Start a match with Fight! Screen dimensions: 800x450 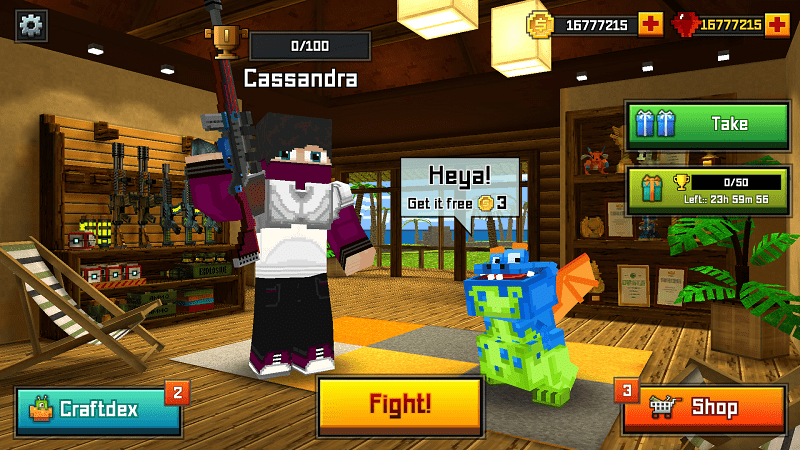point(400,405)
